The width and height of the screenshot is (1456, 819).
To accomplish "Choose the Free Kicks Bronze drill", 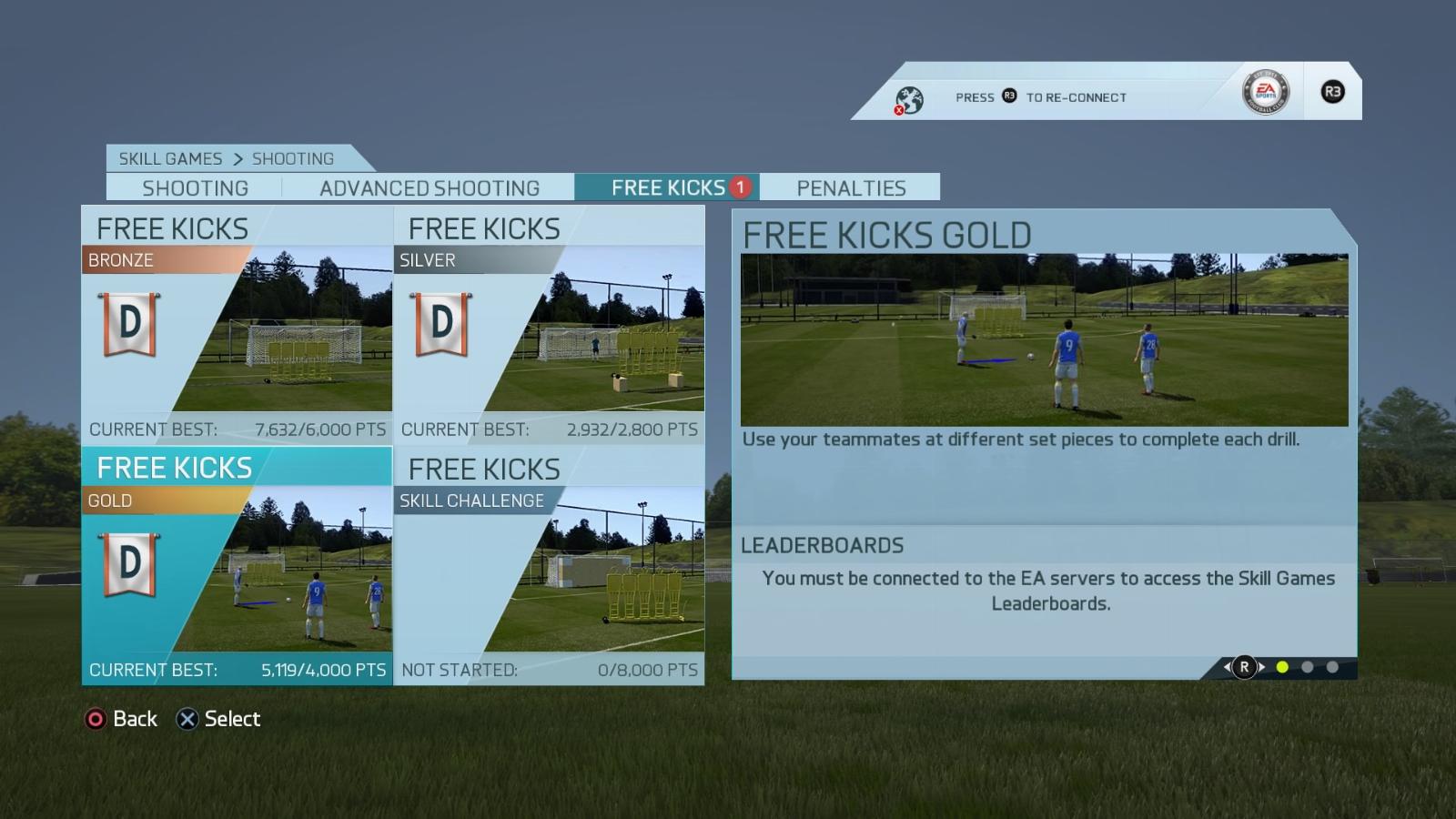I will (237, 325).
